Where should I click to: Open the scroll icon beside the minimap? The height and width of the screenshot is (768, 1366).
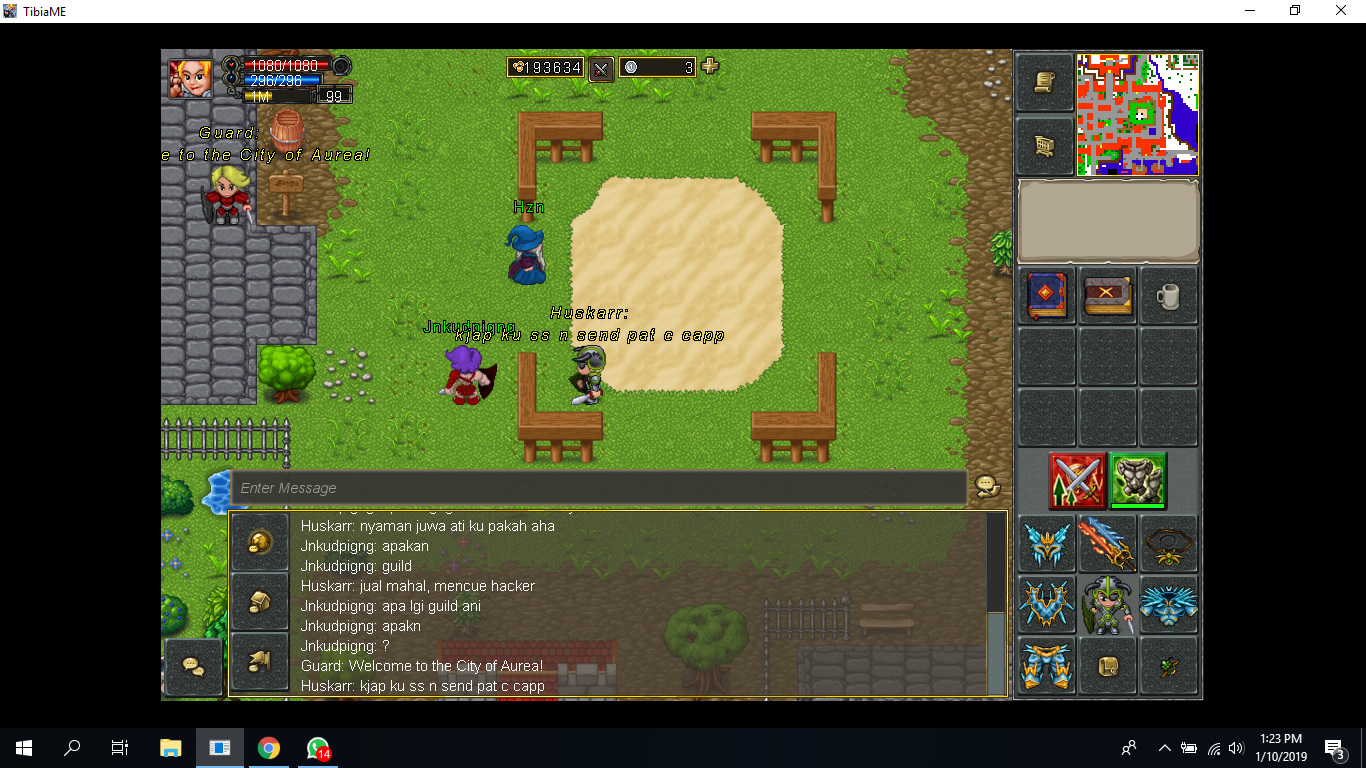[x=1045, y=83]
